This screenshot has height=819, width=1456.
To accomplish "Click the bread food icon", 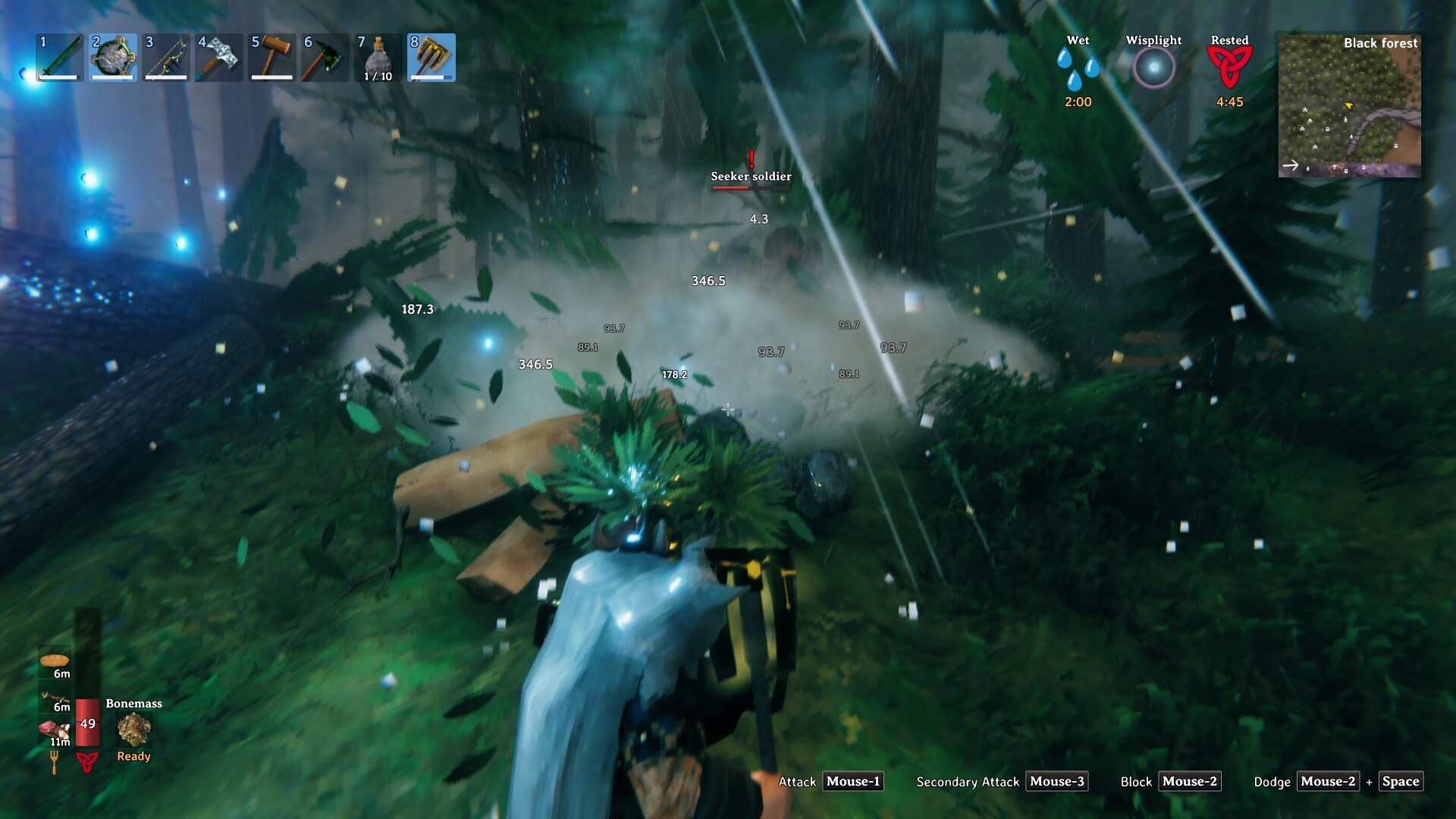I will click(x=54, y=661).
